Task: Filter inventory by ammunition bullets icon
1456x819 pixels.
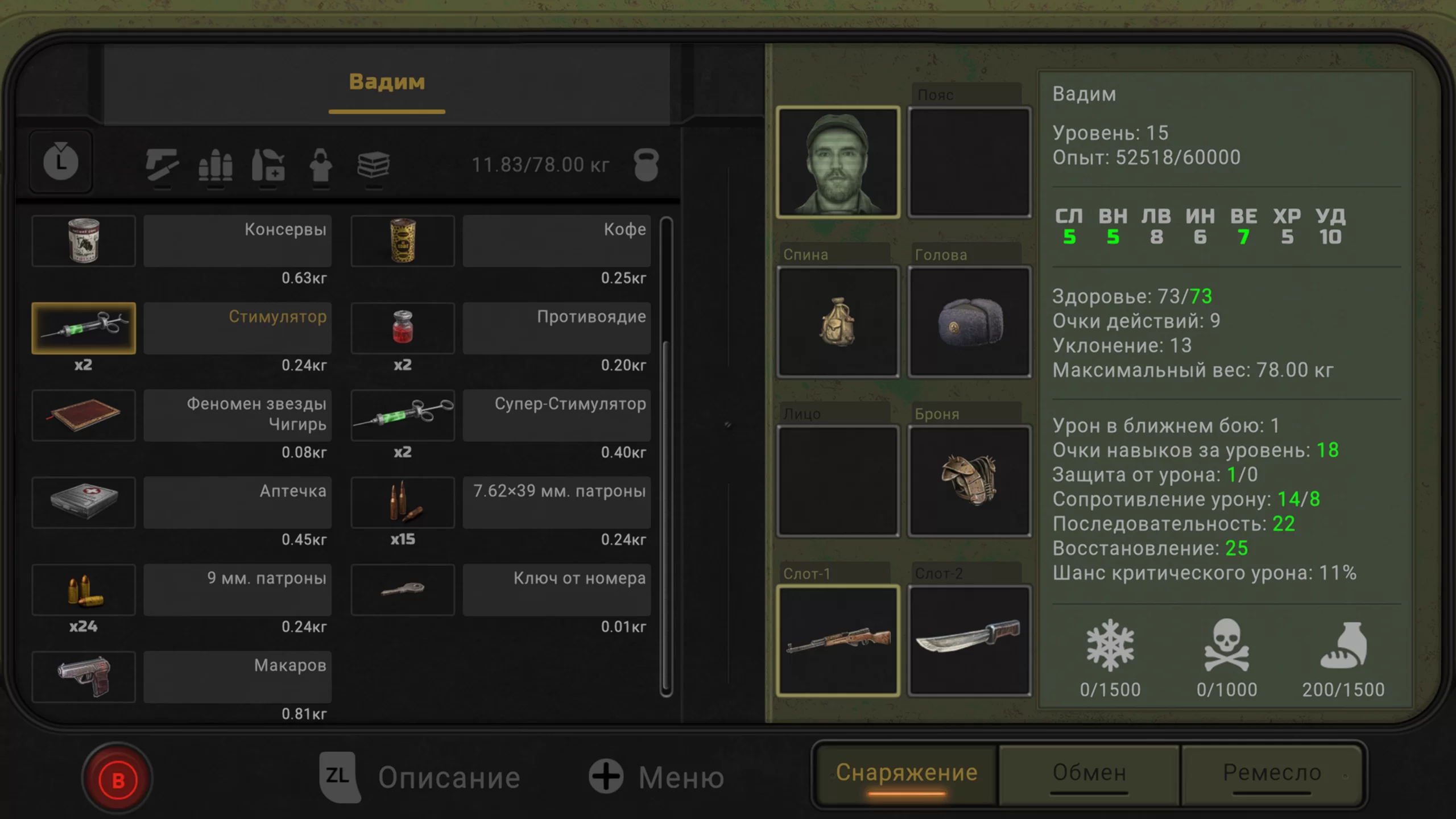Action: pyautogui.click(x=216, y=166)
